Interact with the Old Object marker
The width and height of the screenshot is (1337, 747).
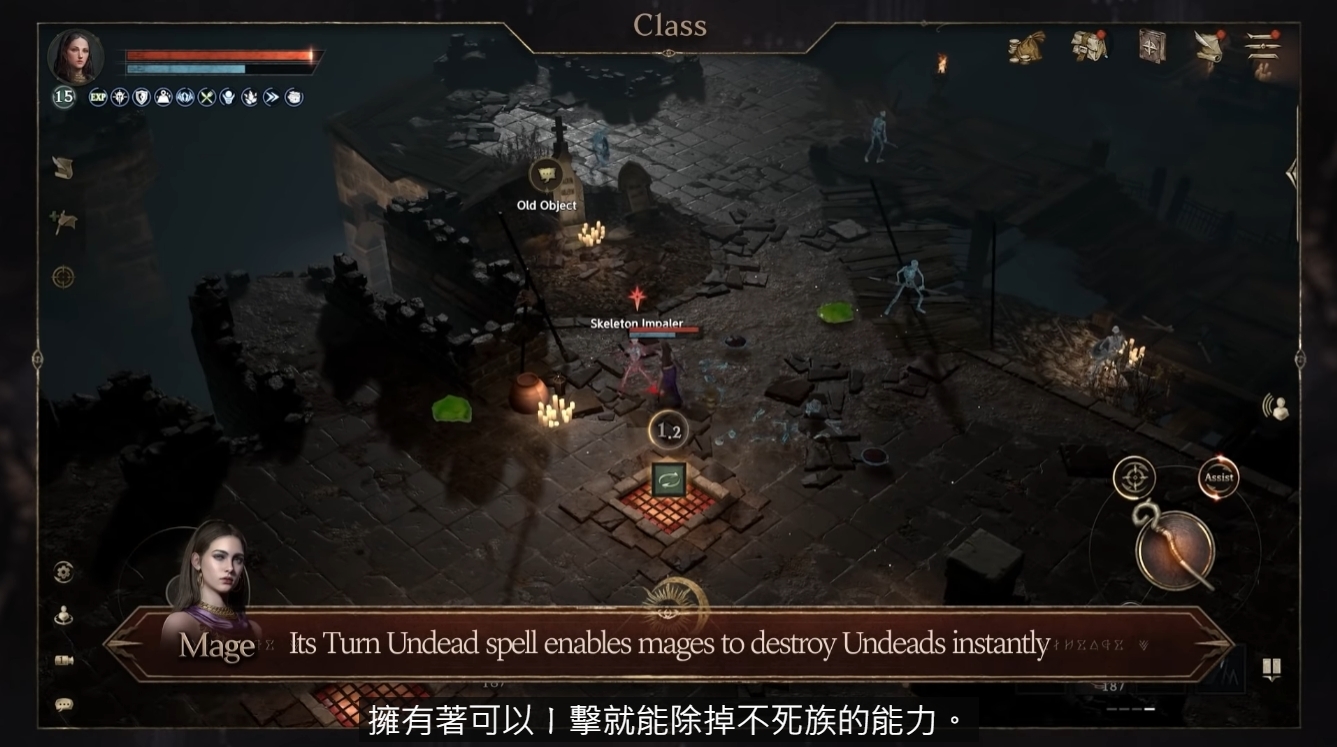pos(546,176)
